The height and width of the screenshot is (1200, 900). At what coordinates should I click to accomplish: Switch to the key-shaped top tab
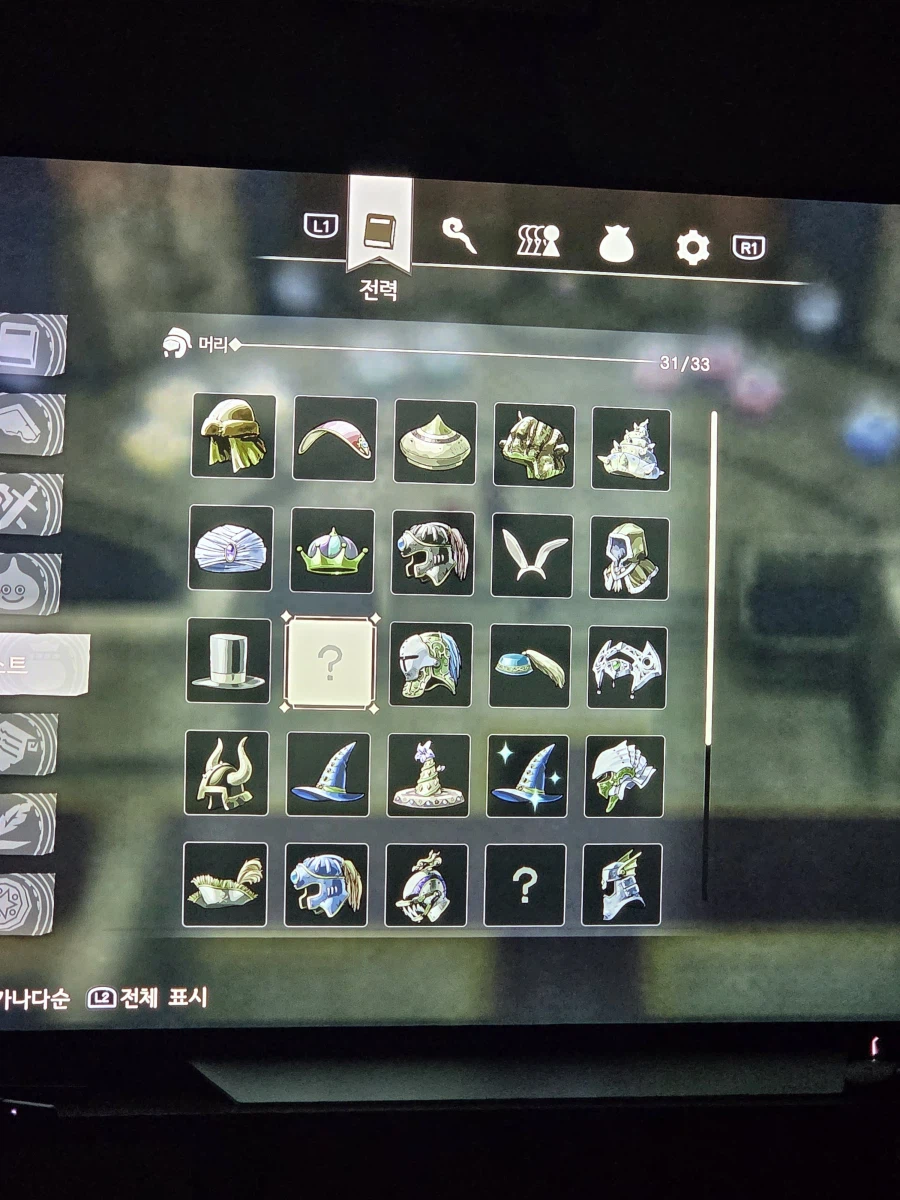[459, 236]
